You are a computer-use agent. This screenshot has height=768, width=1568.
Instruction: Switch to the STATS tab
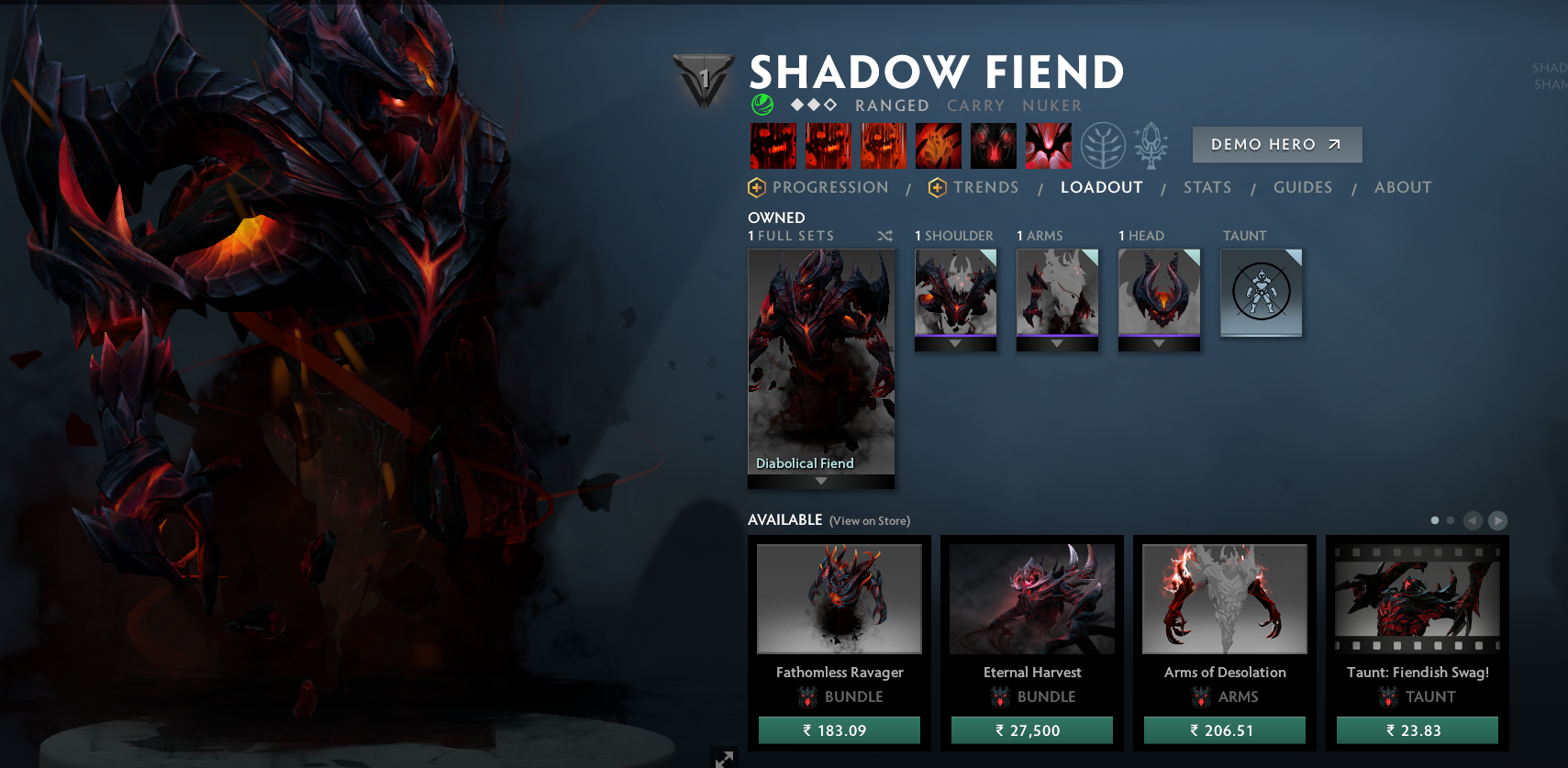[1207, 187]
